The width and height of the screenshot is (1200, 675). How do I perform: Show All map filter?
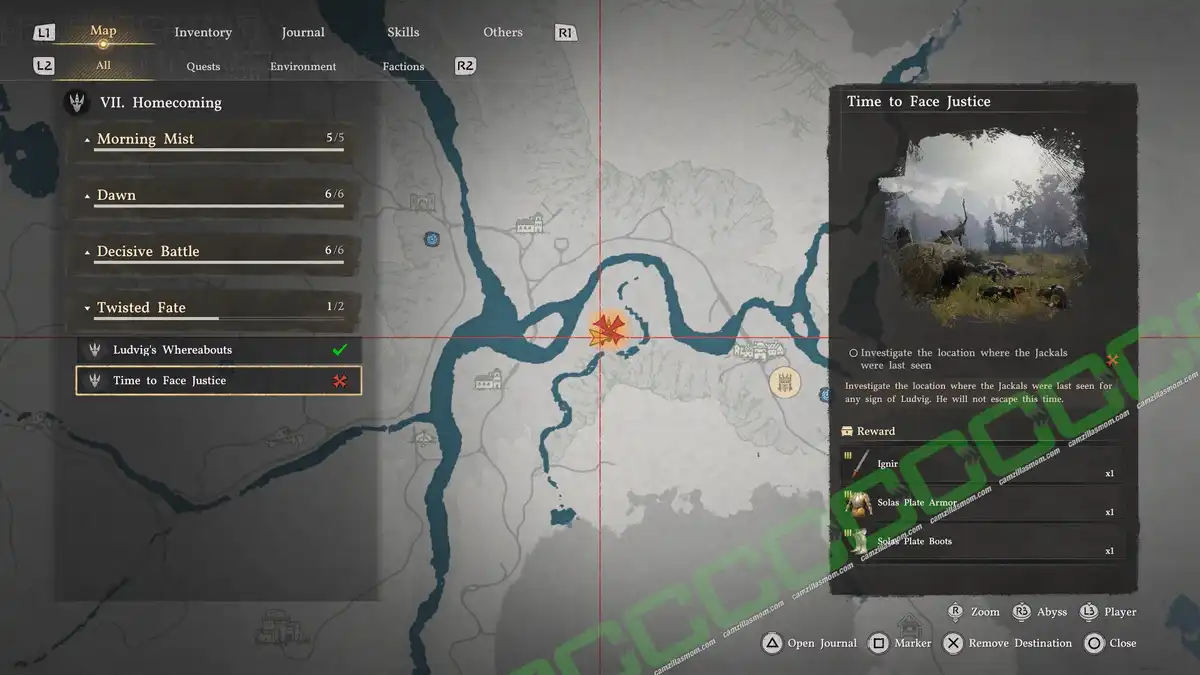point(103,66)
